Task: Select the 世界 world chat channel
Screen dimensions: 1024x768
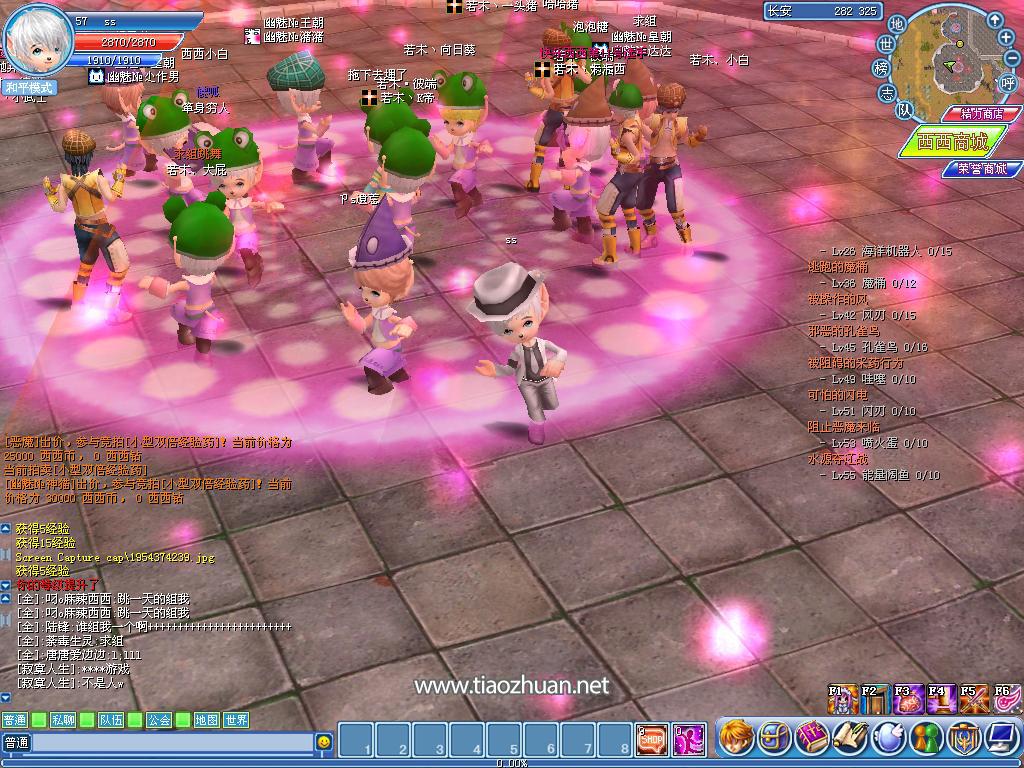Action: tap(236, 720)
